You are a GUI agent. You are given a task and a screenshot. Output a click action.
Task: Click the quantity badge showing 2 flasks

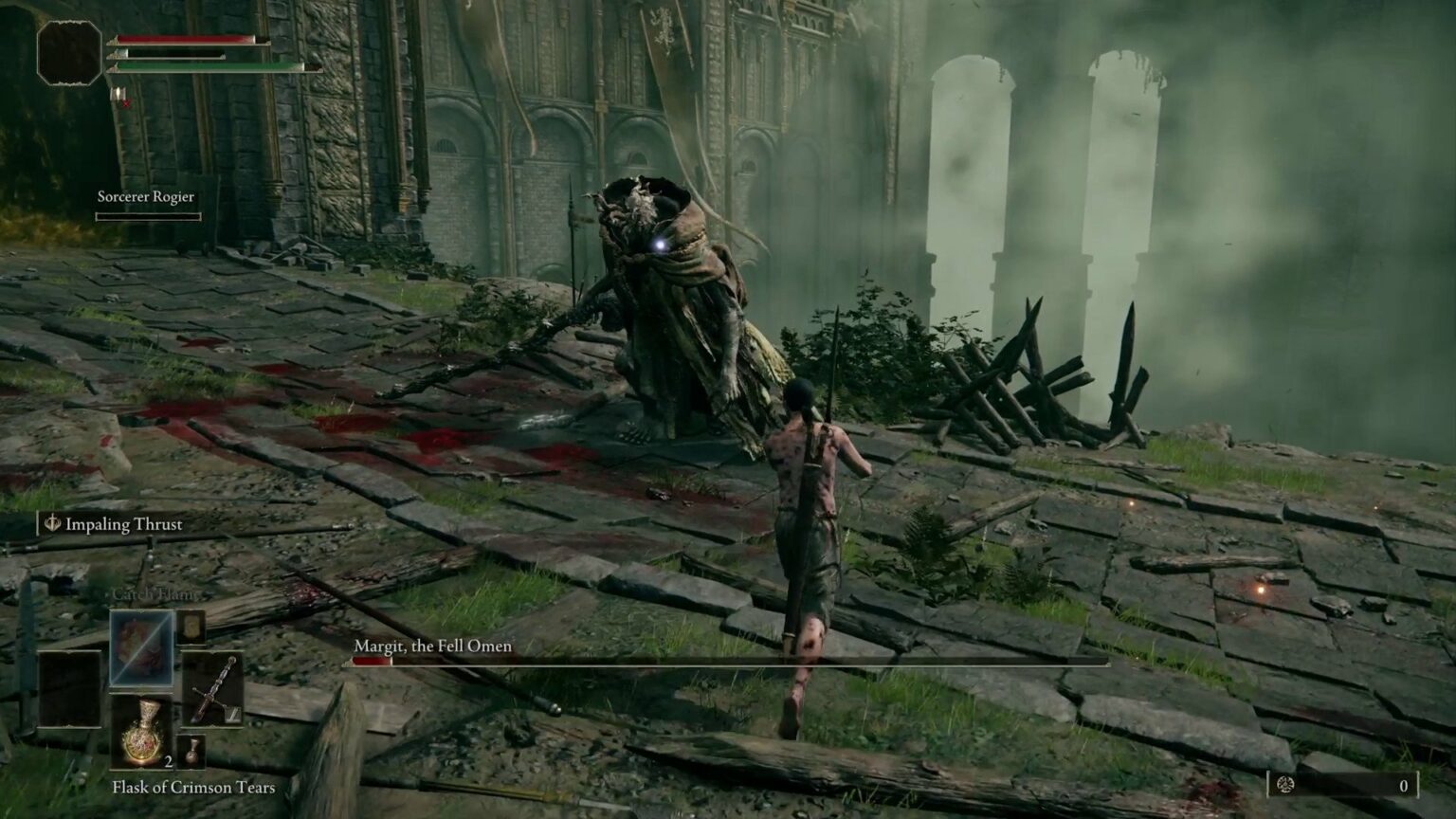point(168,760)
